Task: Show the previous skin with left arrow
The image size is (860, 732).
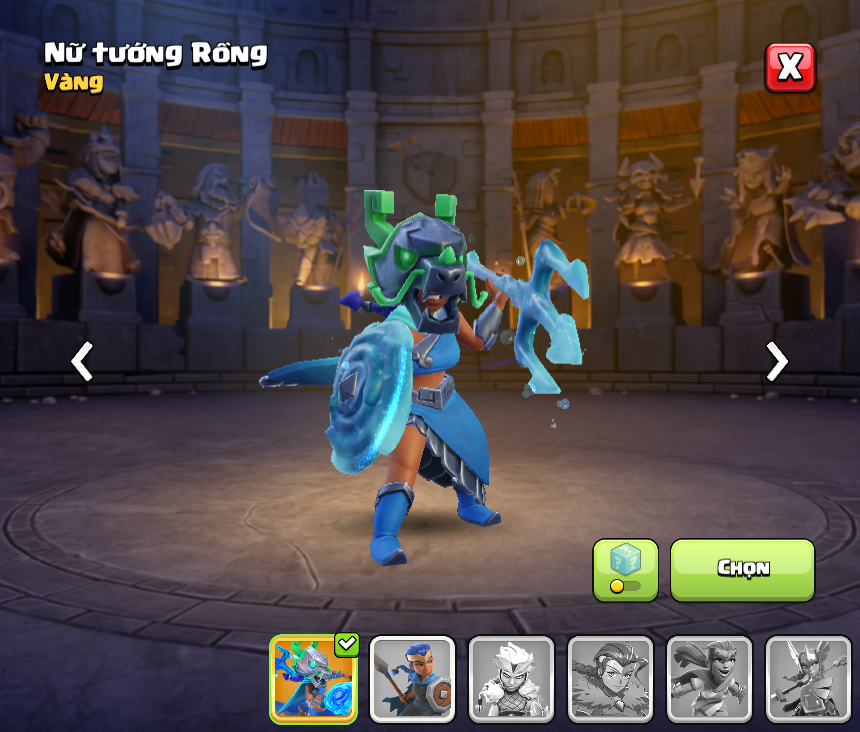Action: 82,361
